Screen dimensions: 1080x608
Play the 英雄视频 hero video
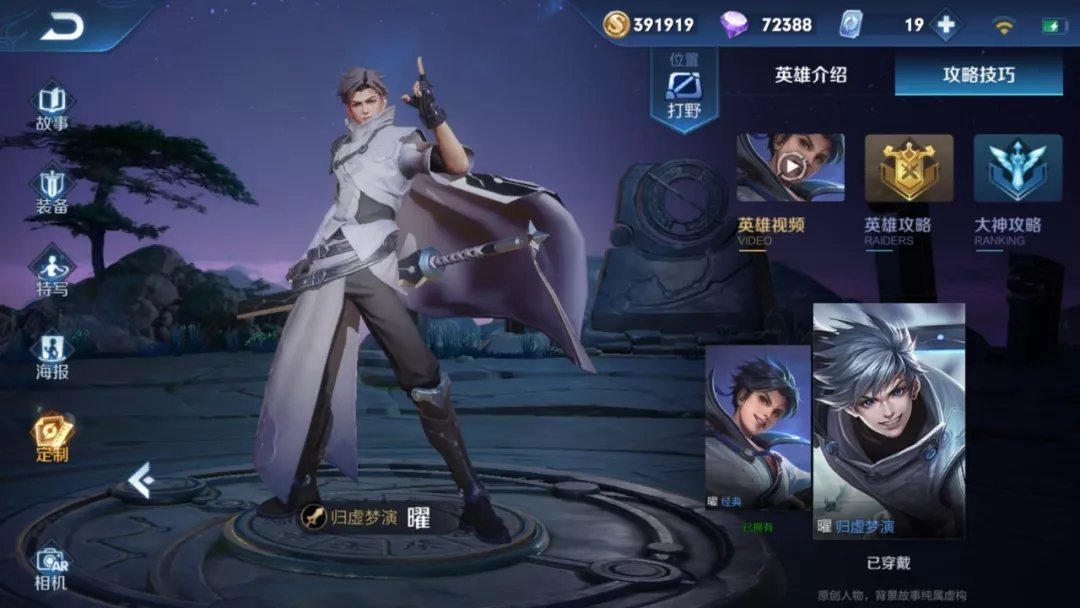point(790,168)
